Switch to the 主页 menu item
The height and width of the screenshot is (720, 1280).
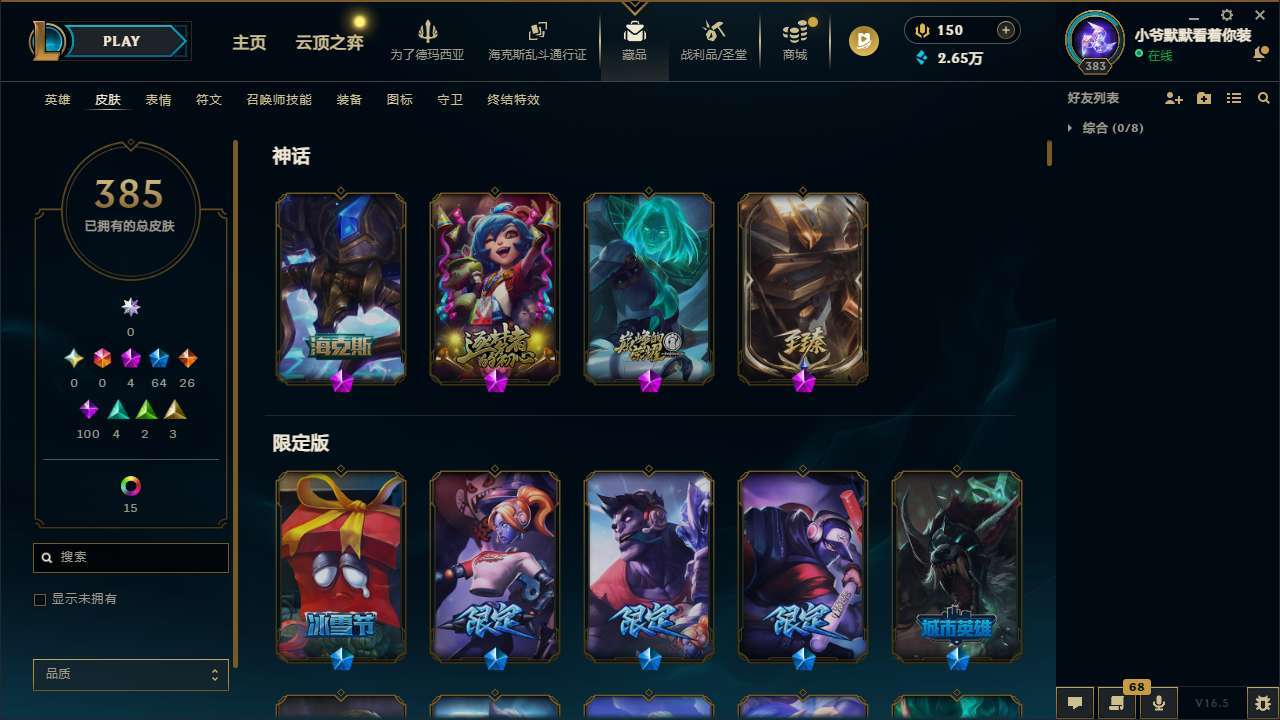248,44
